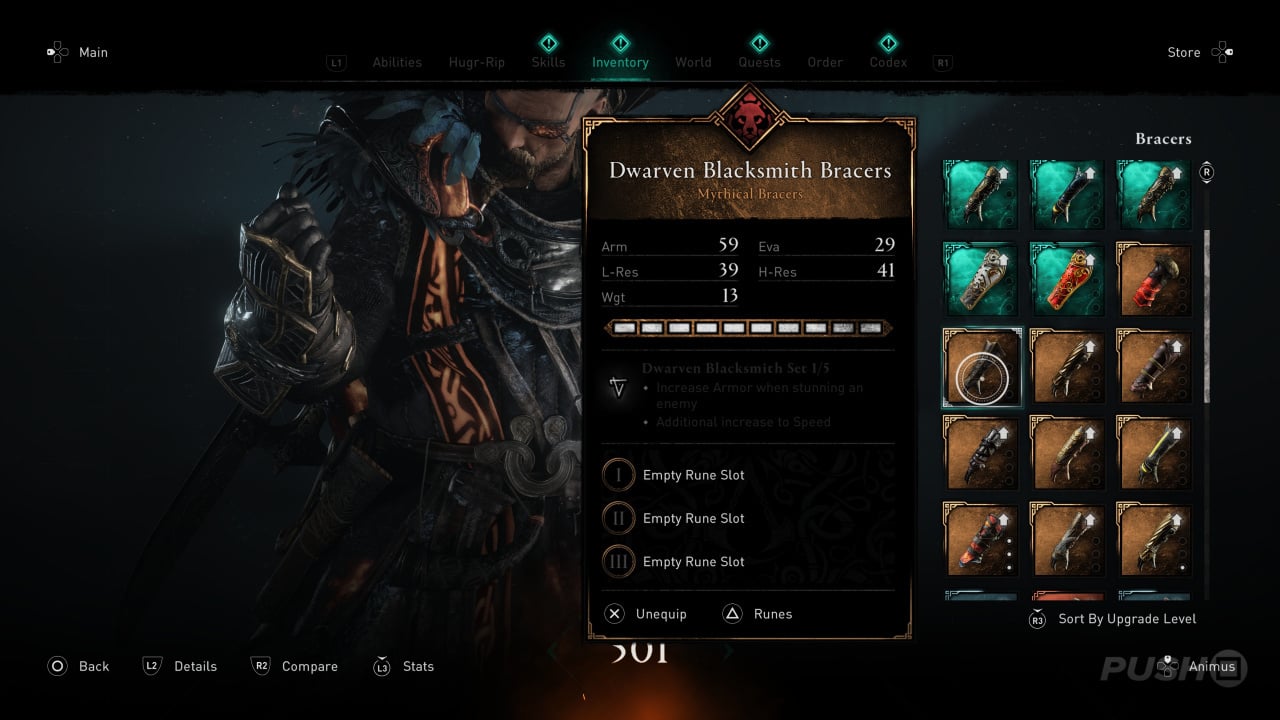Go to the Skills tab
This screenshot has width=1280, height=720.
click(548, 62)
